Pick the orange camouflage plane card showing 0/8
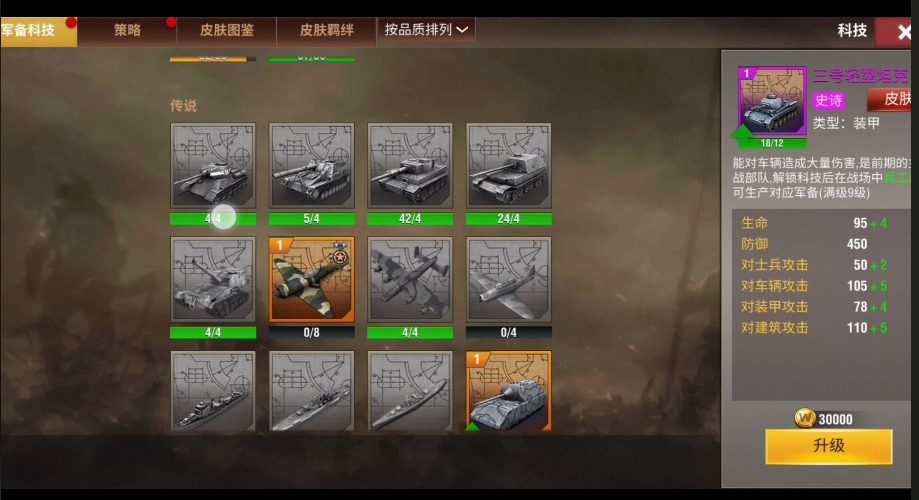This screenshot has width=919, height=500. point(312,280)
